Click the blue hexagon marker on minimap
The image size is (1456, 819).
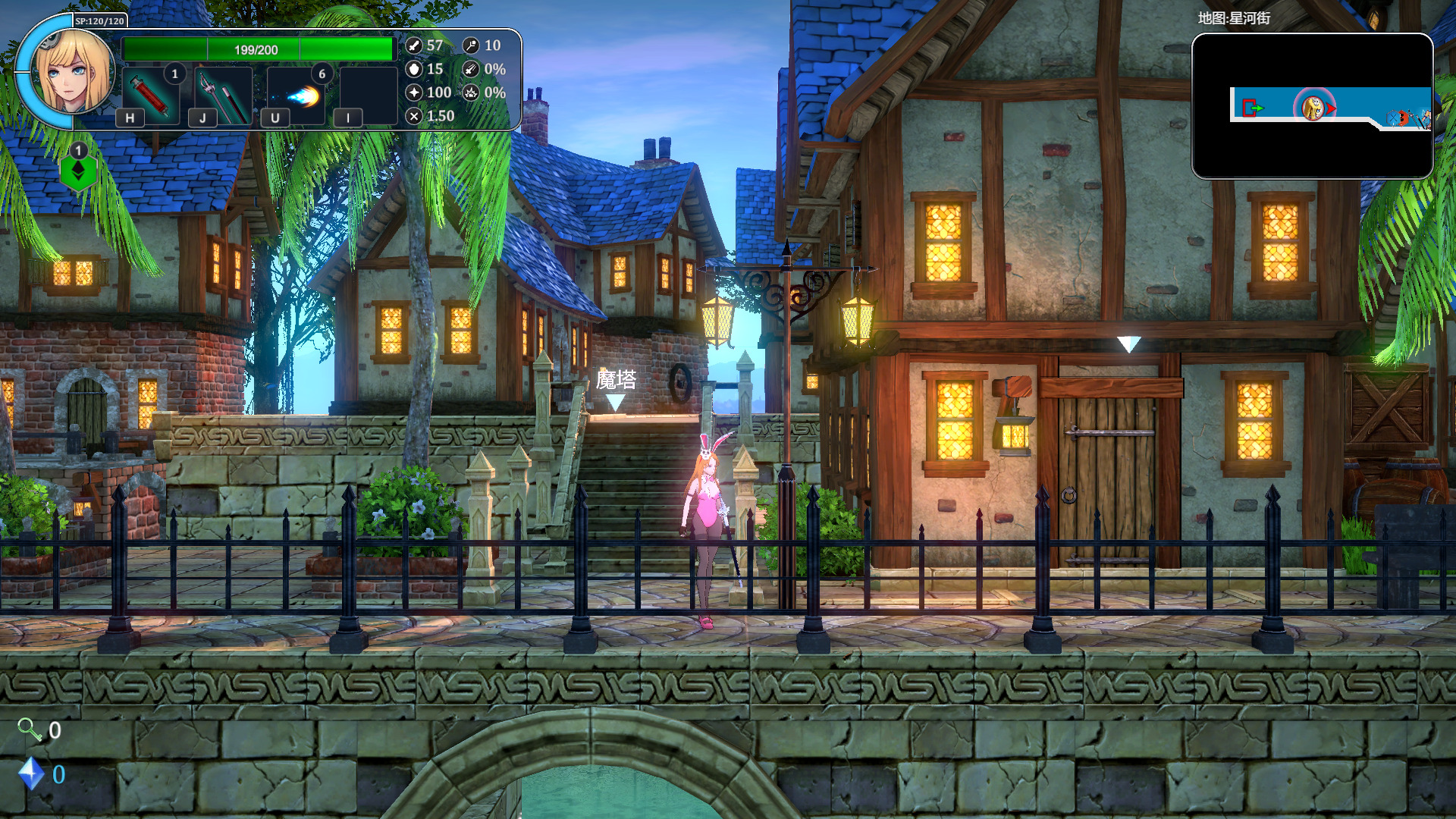[x=1393, y=118]
